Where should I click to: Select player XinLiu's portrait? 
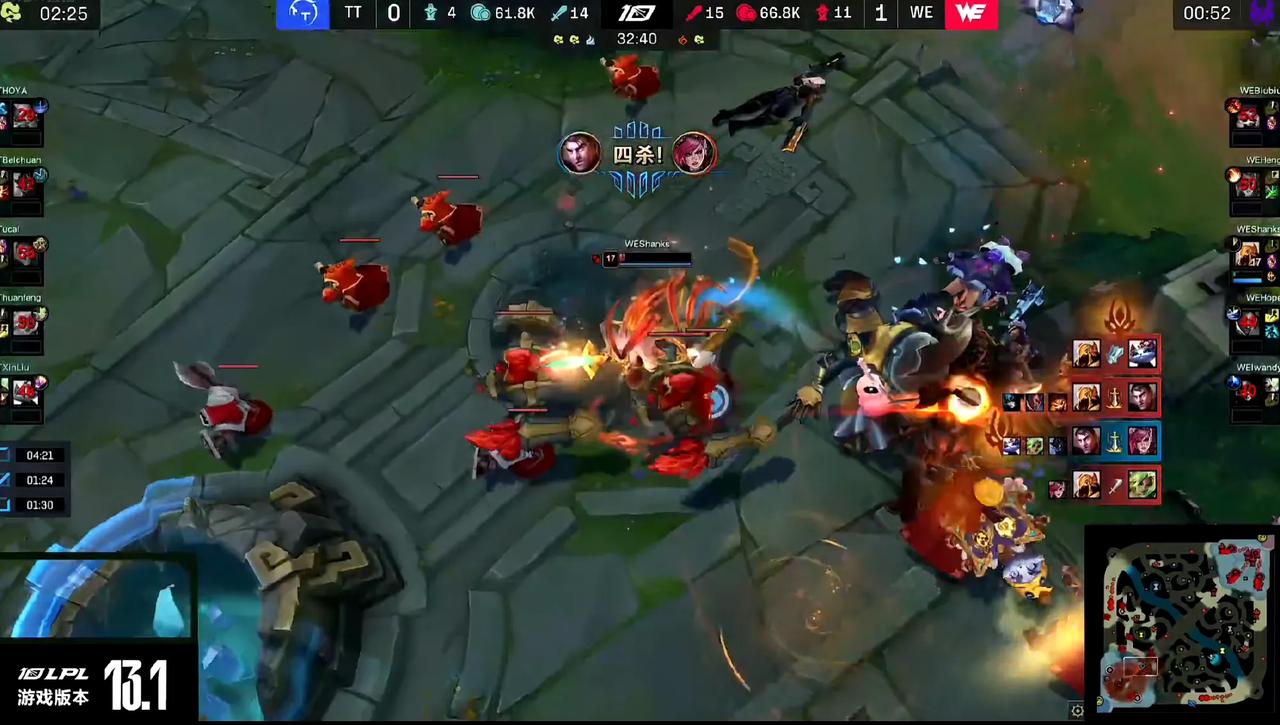tap(25, 391)
